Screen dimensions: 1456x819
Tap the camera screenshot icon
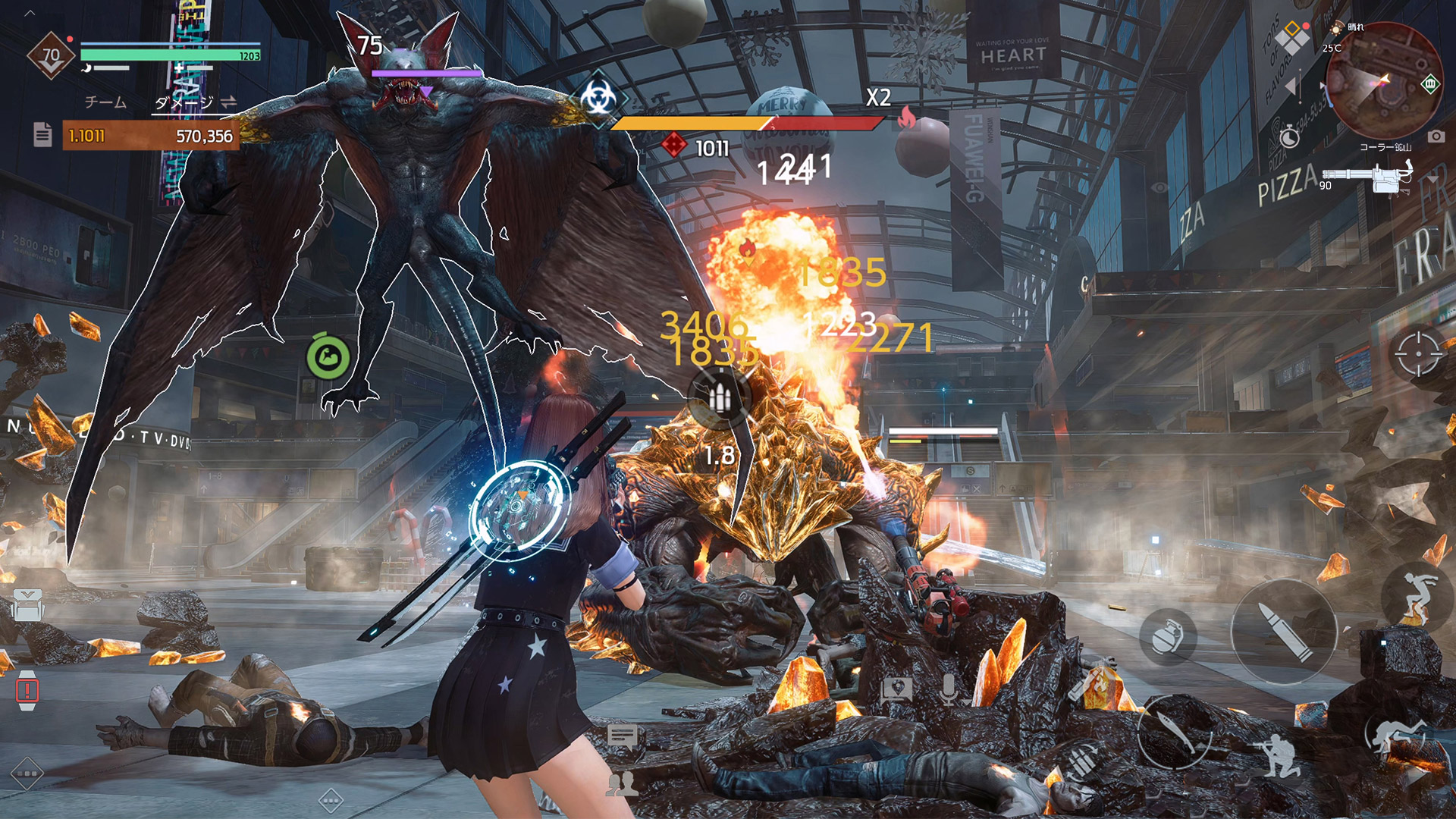coord(1436,136)
